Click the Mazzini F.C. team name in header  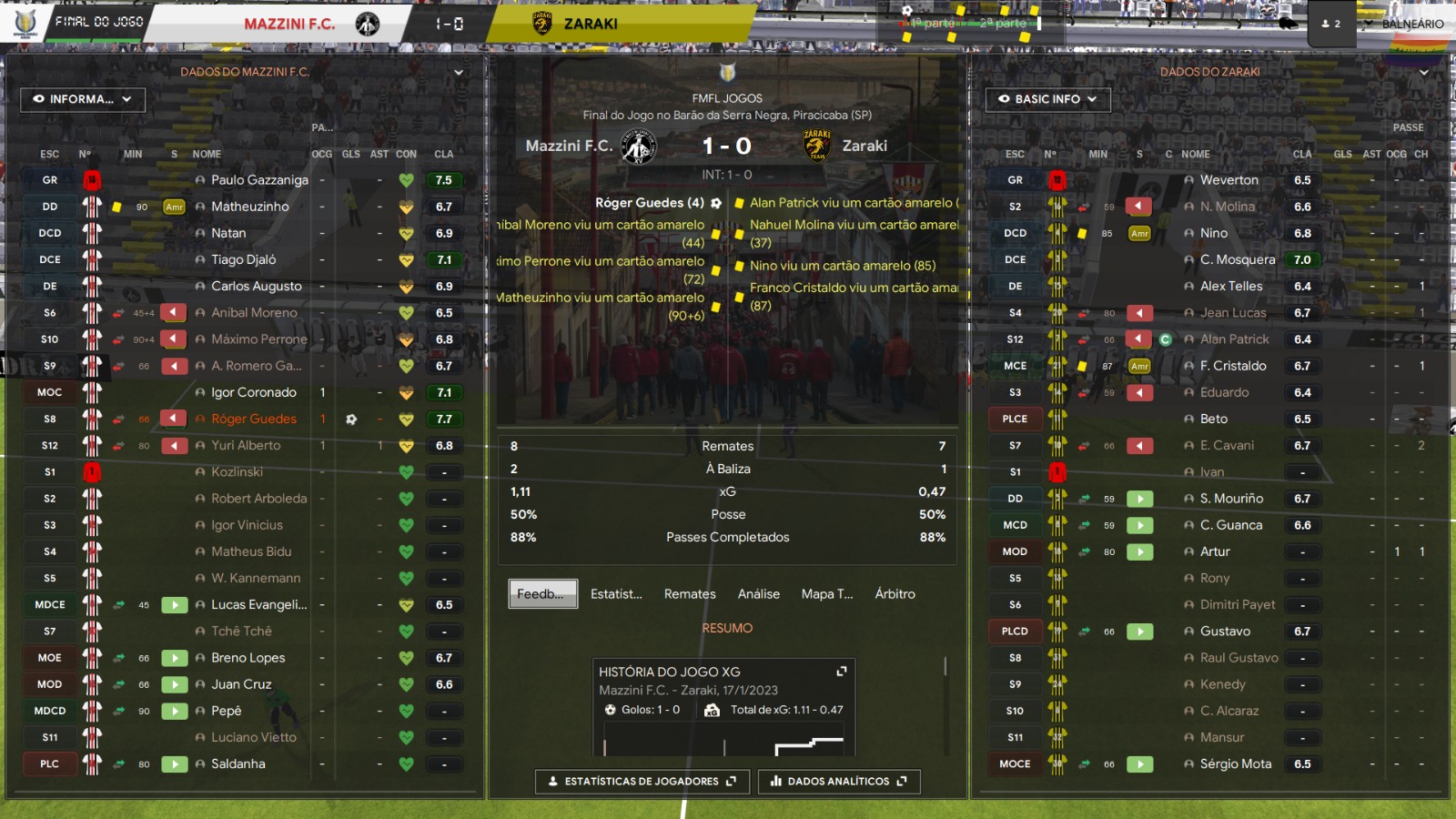(x=289, y=24)
